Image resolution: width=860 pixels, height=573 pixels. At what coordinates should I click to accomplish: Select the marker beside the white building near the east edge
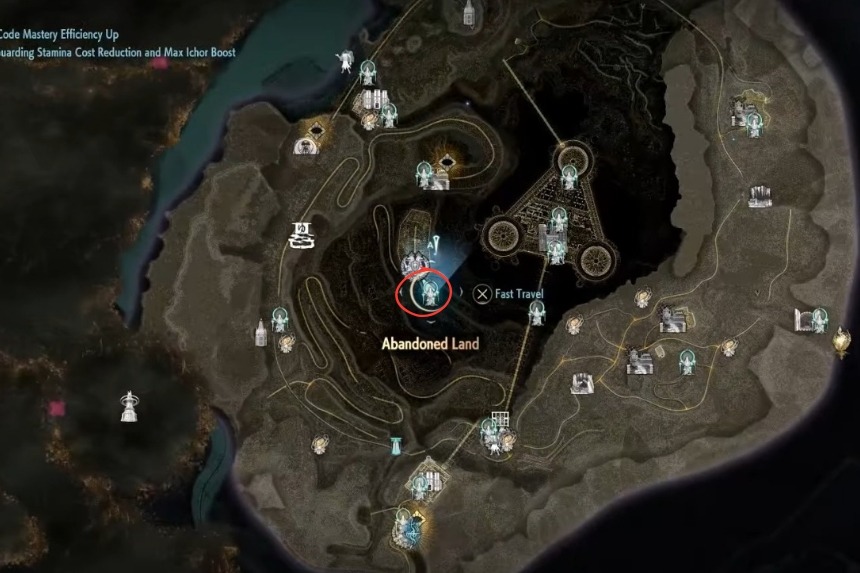click(x=819, y=318)
